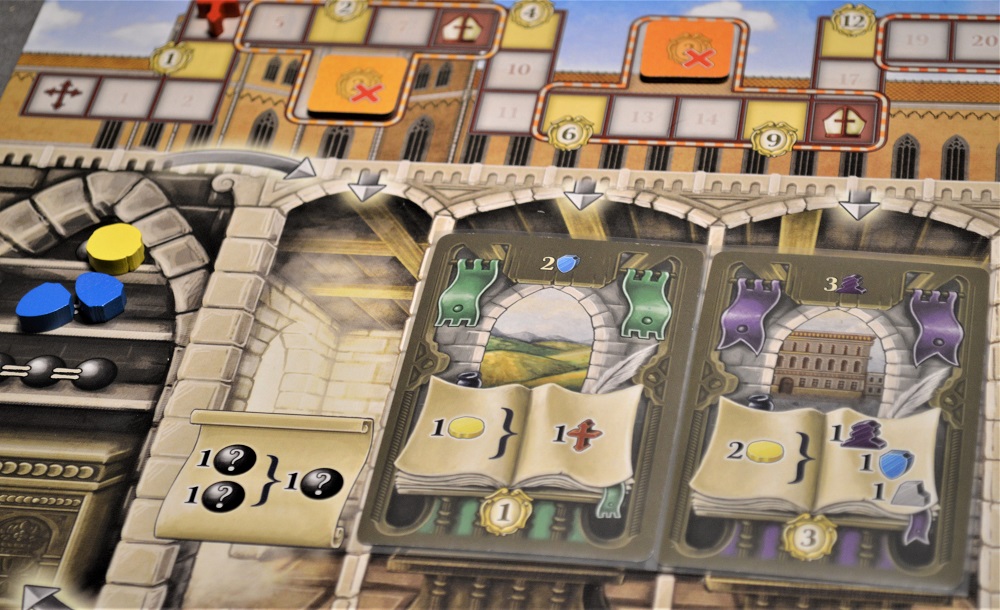Viewport: 1000px width, 610px height.
Task: Choose the gold medallion numbered 6
Action: [x=570, y=131]
